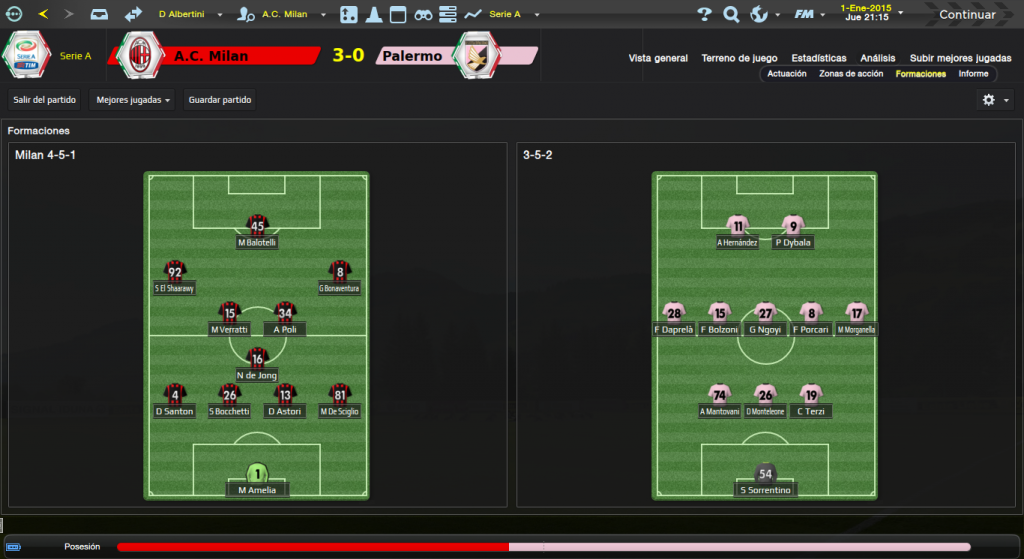Choose Subir mejores jugadas

[x=960, y=58]
